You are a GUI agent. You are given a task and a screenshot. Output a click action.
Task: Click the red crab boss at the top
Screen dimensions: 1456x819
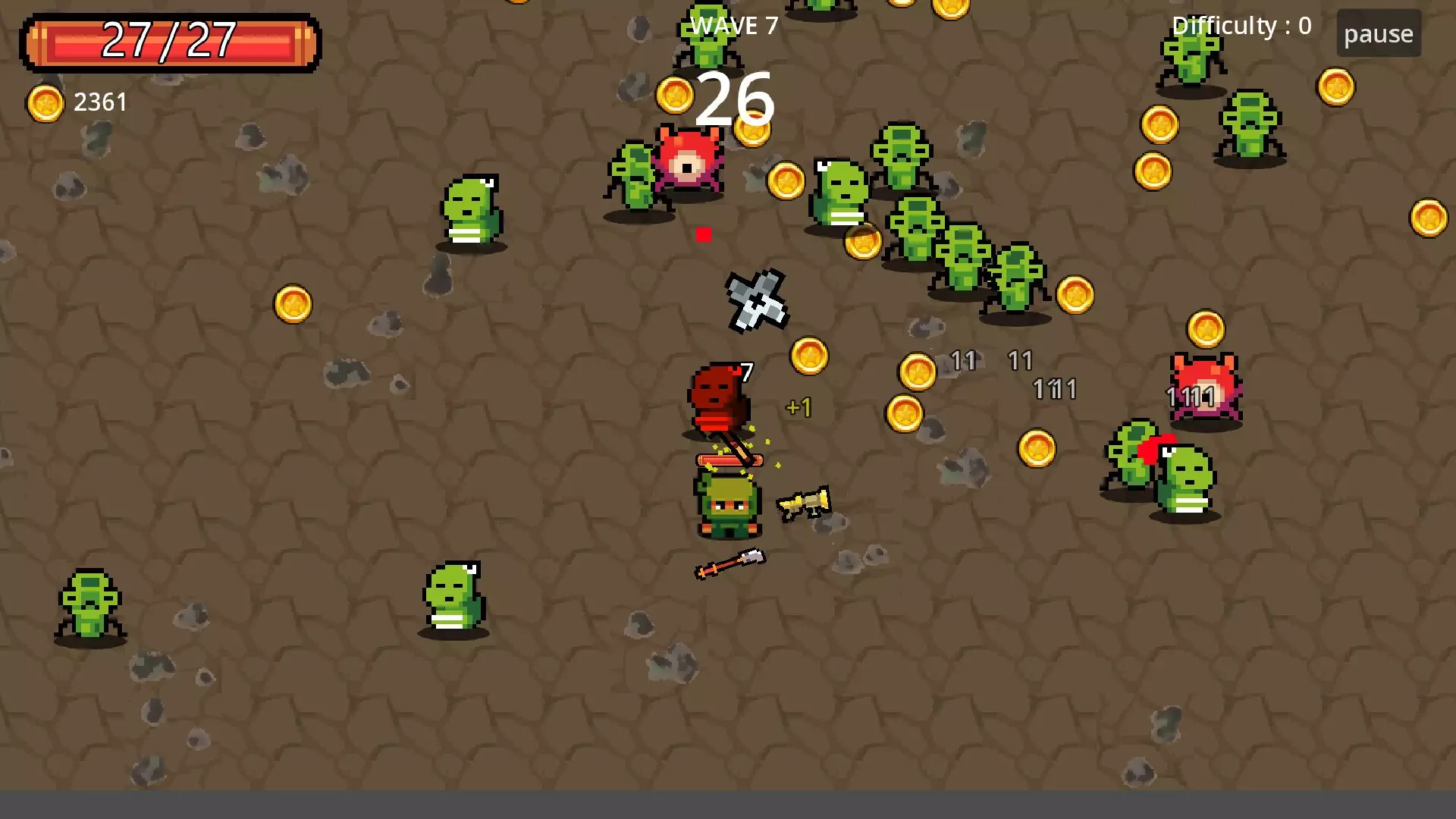(688, 159)
